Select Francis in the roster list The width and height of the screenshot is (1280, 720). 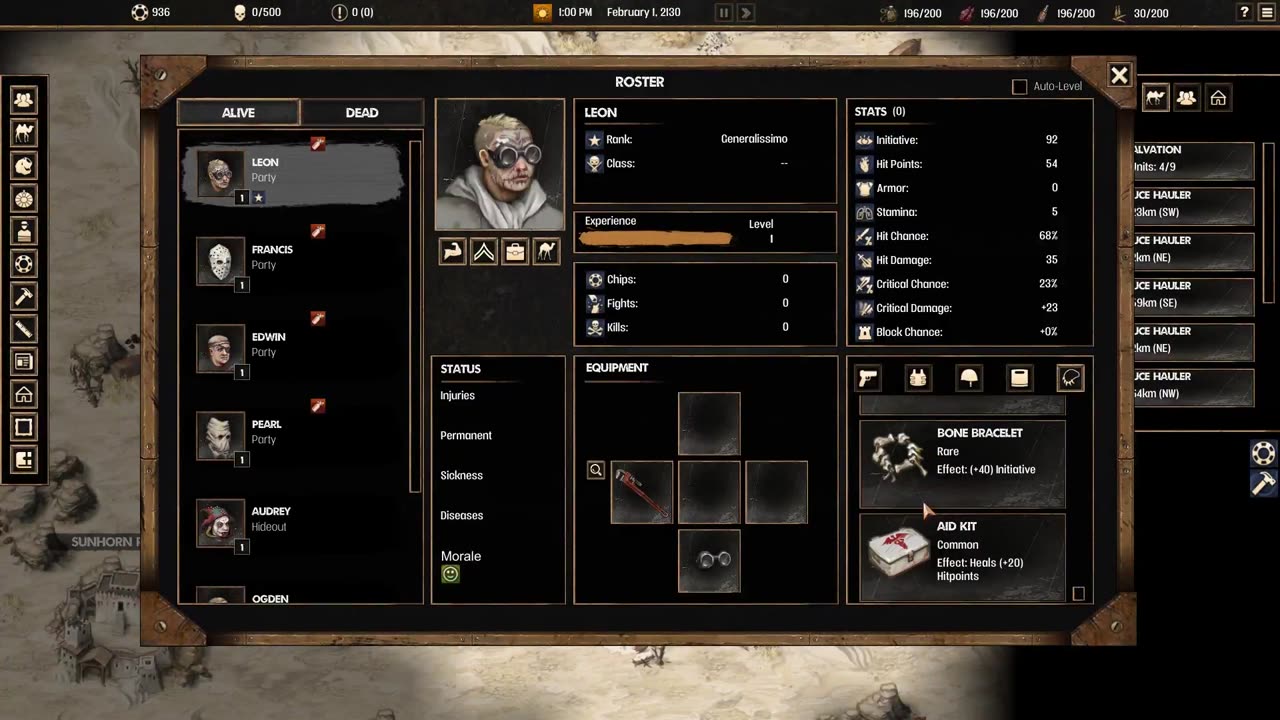(x=270, y=258)
